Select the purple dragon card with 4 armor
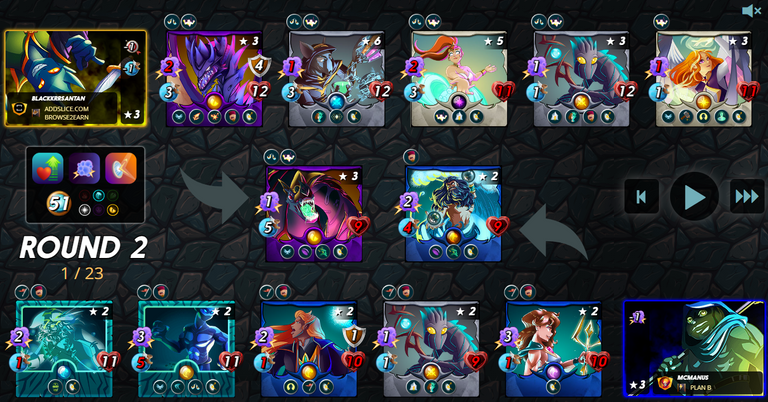This screenshot has width=768, height=402. click(x=214, y=78)
